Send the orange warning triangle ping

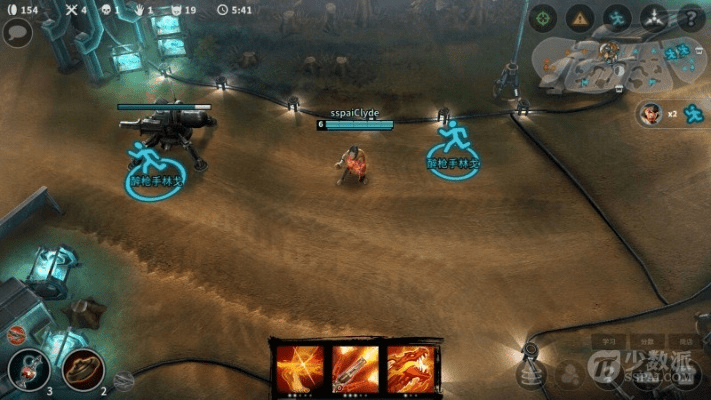pyautogui.click(x=580, y=17)
